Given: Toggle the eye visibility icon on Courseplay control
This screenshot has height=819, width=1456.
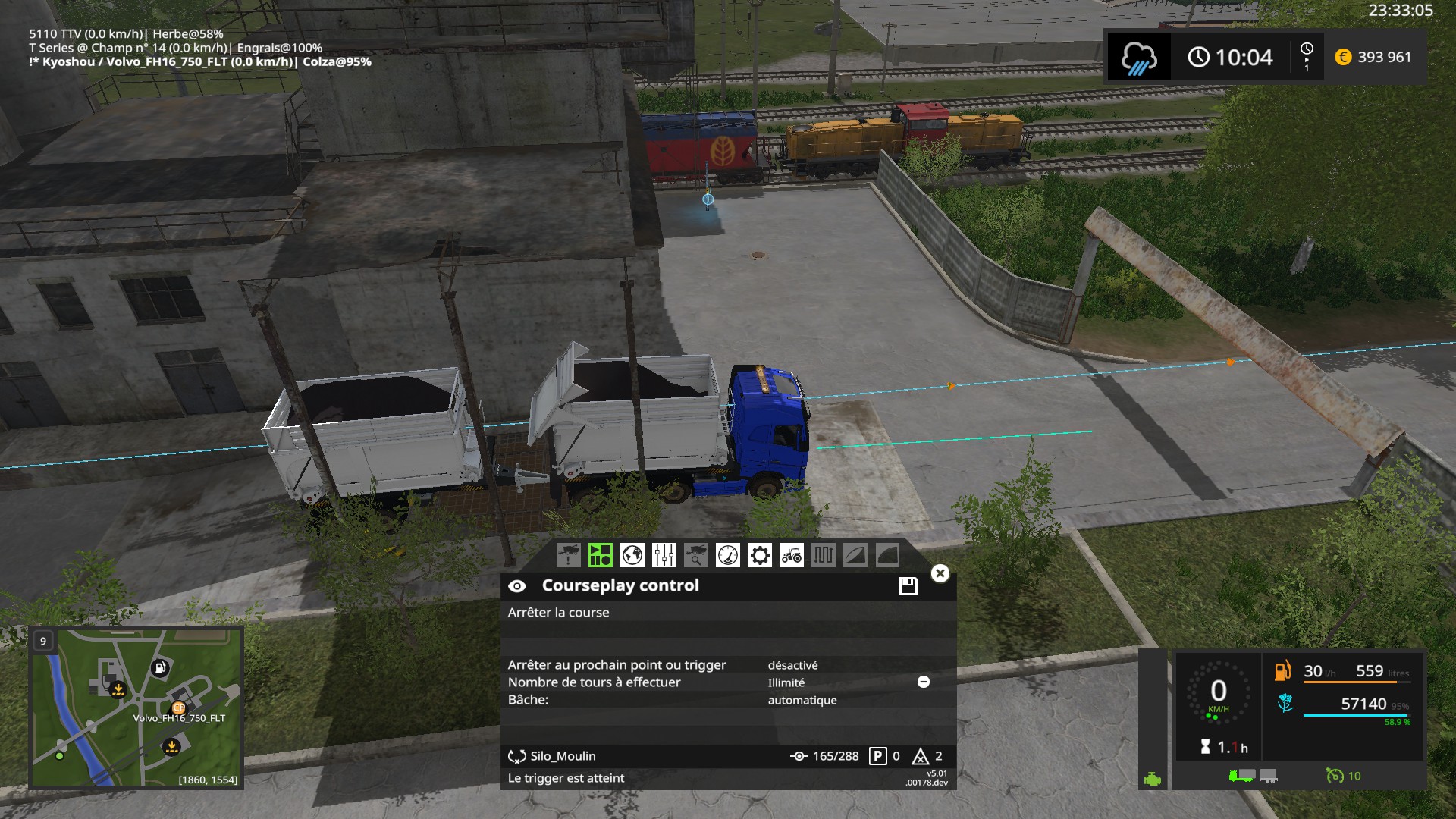Looking at the screenshot, I should tap(518, 585).
